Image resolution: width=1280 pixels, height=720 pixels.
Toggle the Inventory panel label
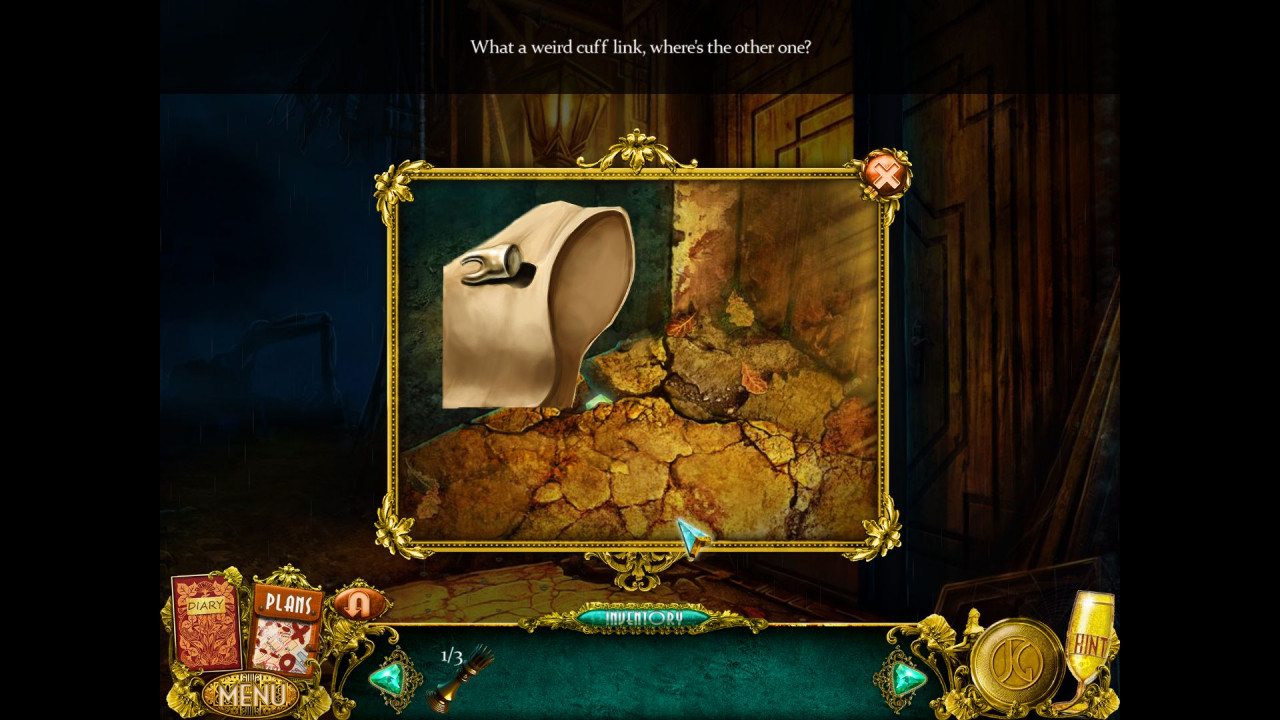click(643, 618)
